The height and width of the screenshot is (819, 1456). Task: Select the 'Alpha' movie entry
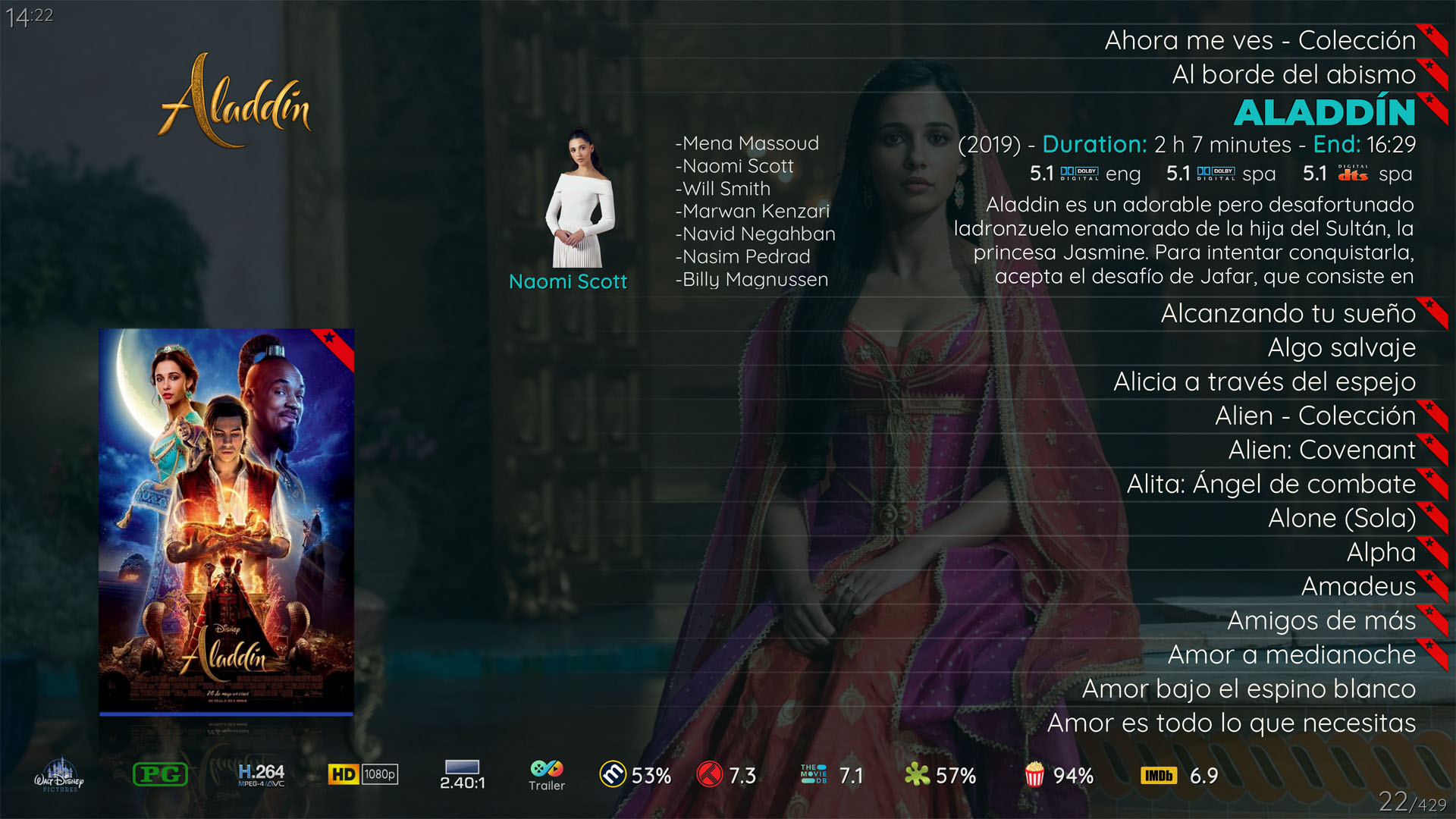tap(1380, 552)
